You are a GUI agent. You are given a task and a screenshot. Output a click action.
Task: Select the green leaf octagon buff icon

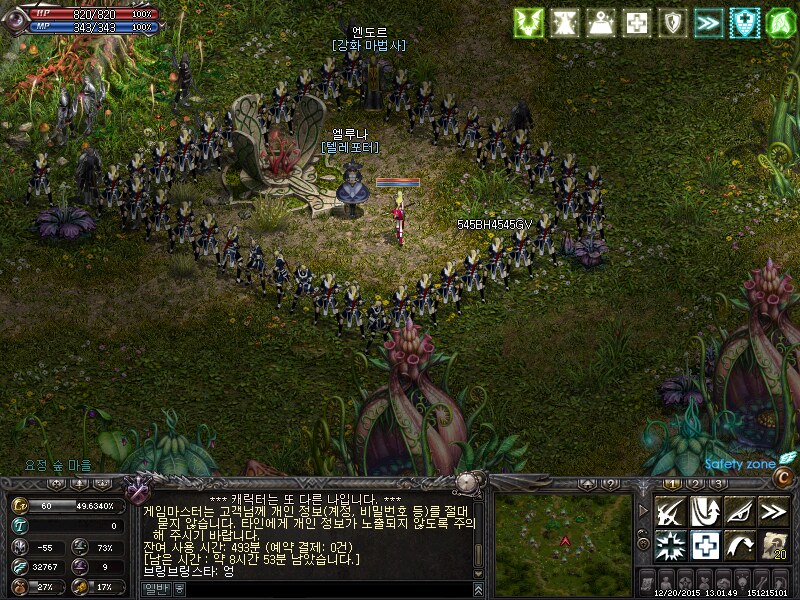tap(780, 23)
